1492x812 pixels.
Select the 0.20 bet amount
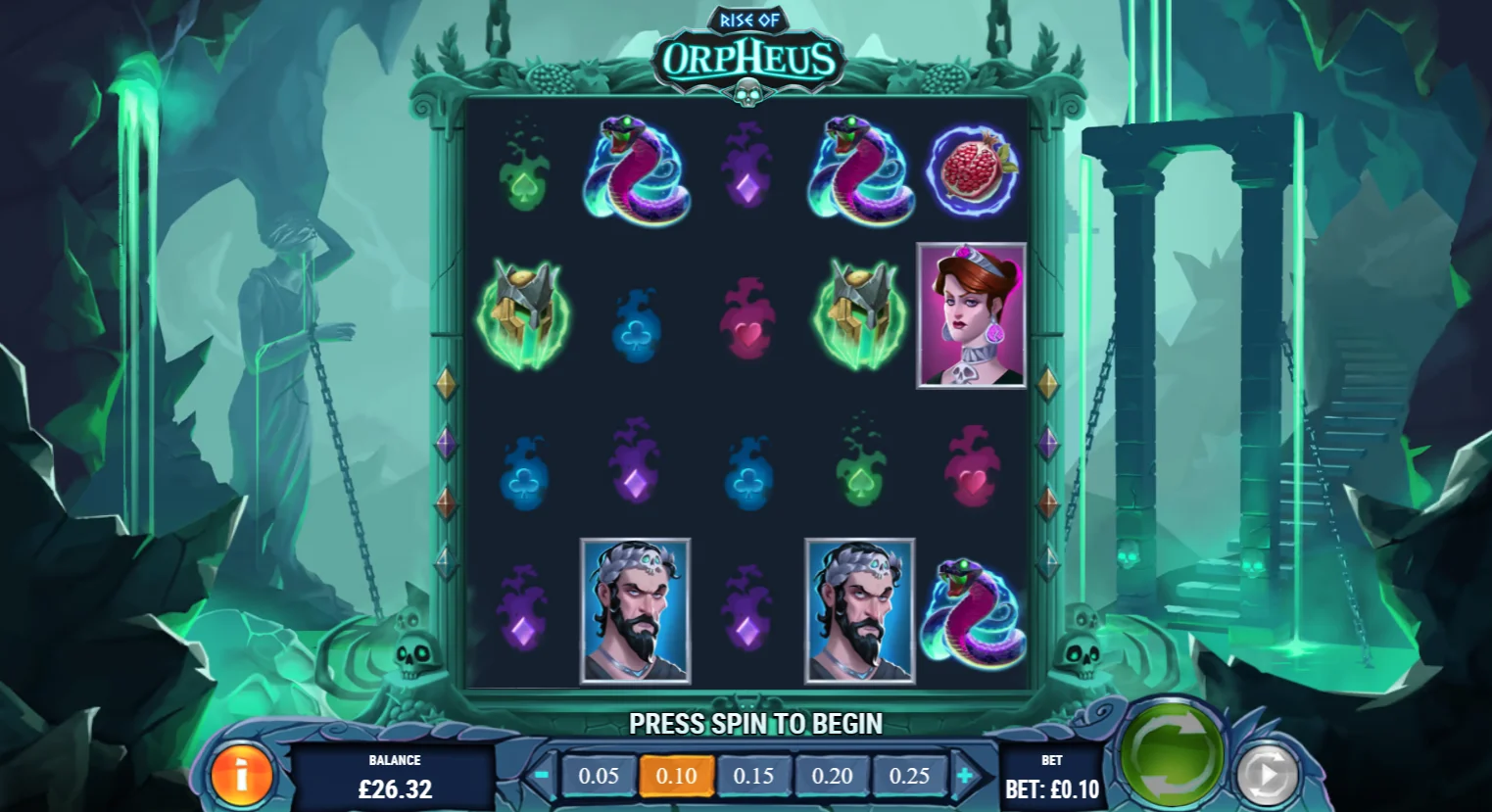[x=832, y=776]
